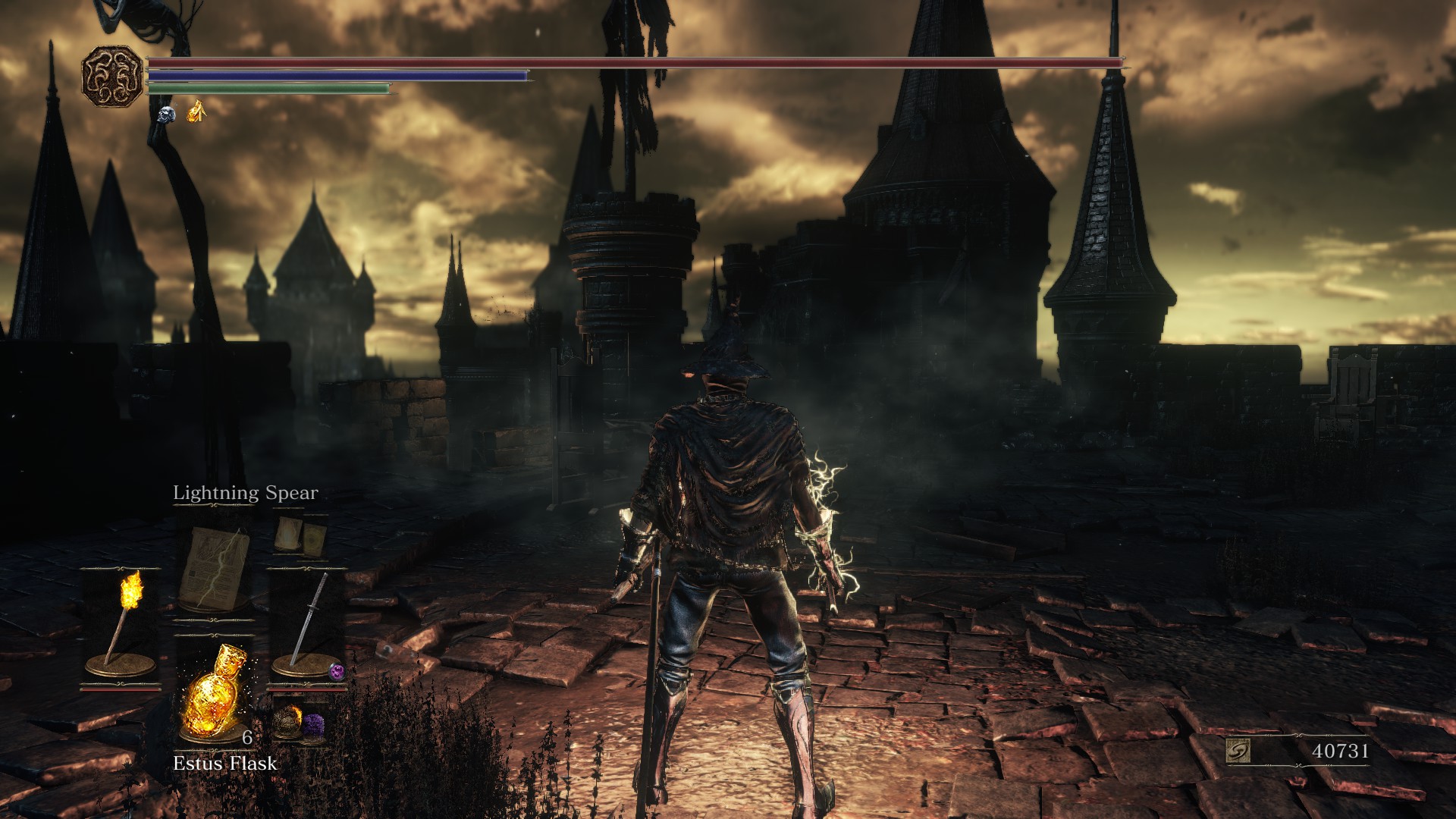This screenshot has height=819, width=1456.
Task: Click the souls emblem beside the counter
Action: tap(1238, 751)
